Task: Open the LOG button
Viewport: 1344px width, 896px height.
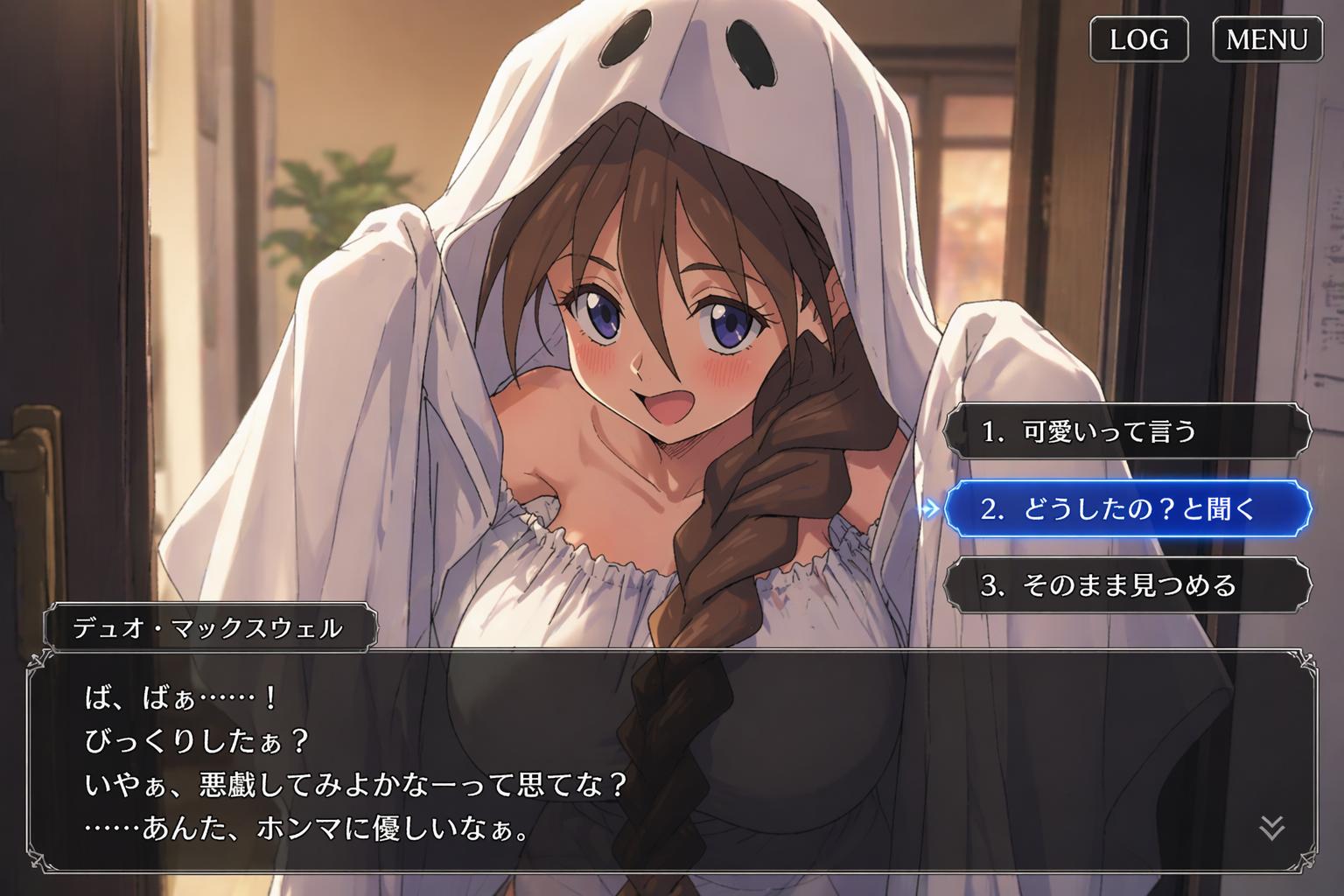Action: click(x=1138, y=40)
